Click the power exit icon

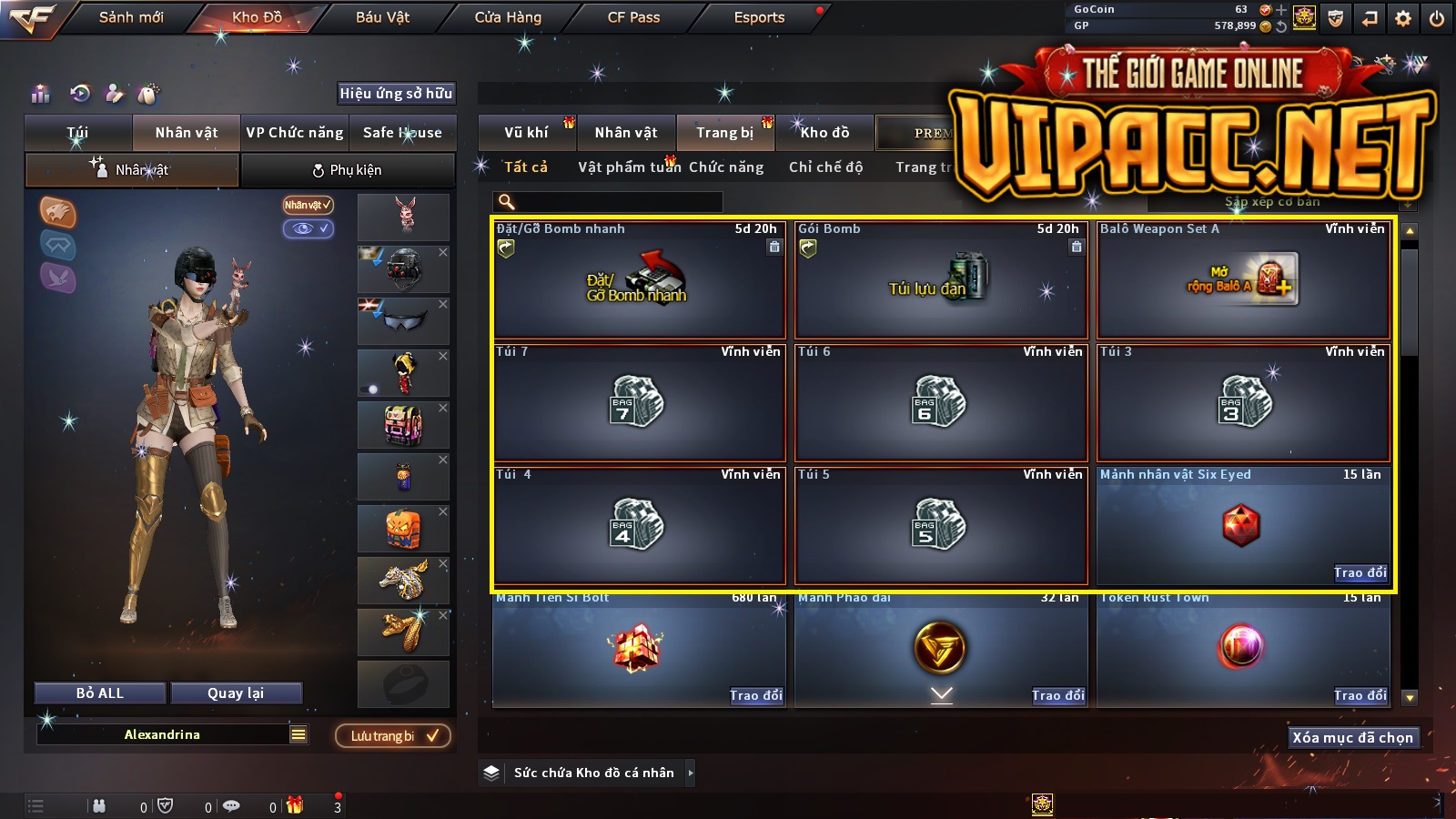tap(1437, 18)
